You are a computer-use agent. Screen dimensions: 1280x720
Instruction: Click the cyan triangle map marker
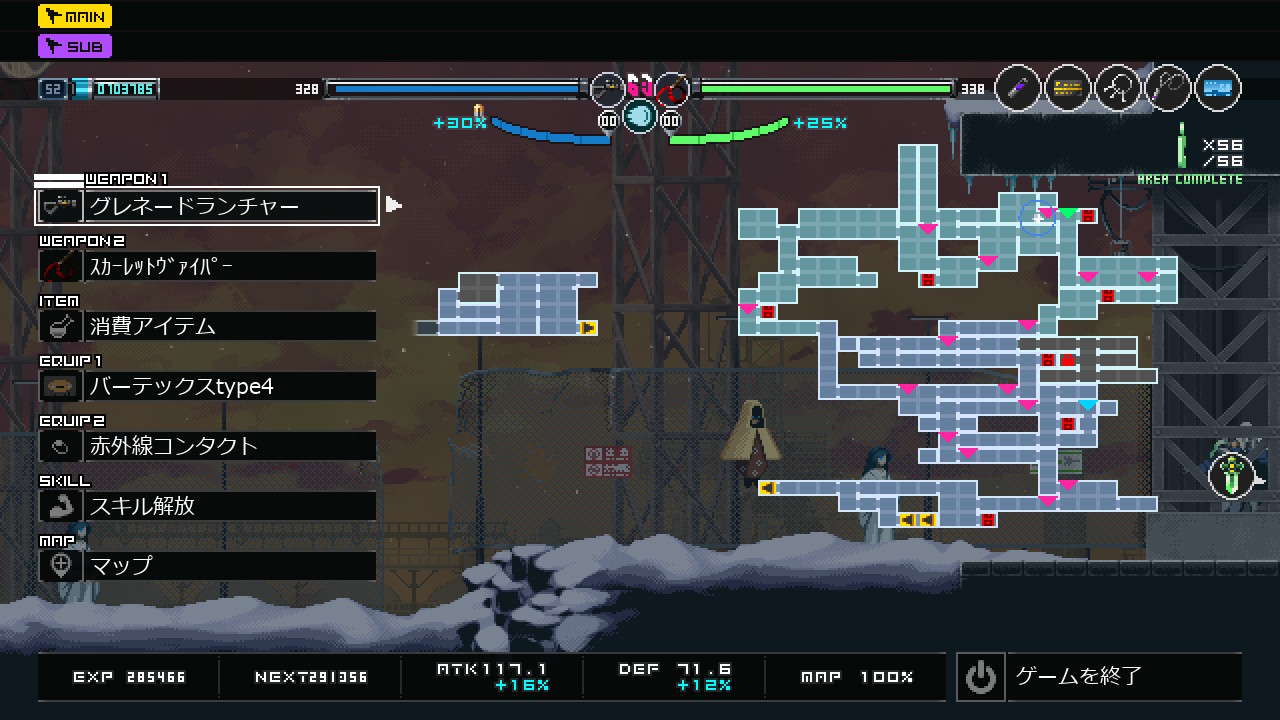1088,405
